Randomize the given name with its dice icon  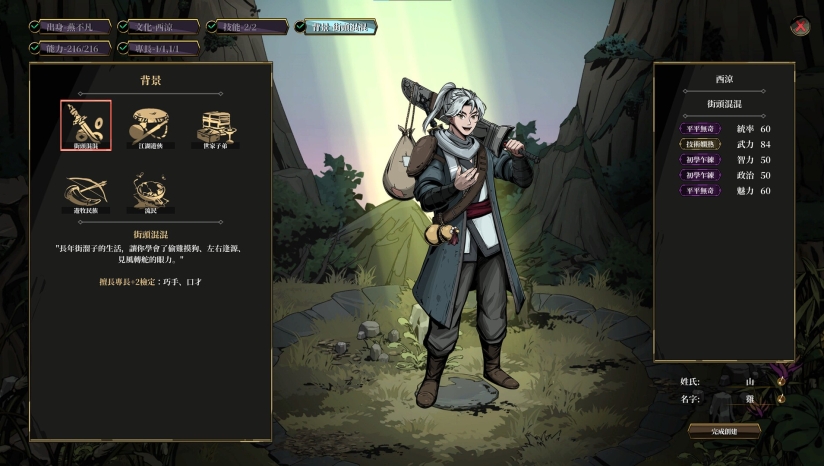780,398
